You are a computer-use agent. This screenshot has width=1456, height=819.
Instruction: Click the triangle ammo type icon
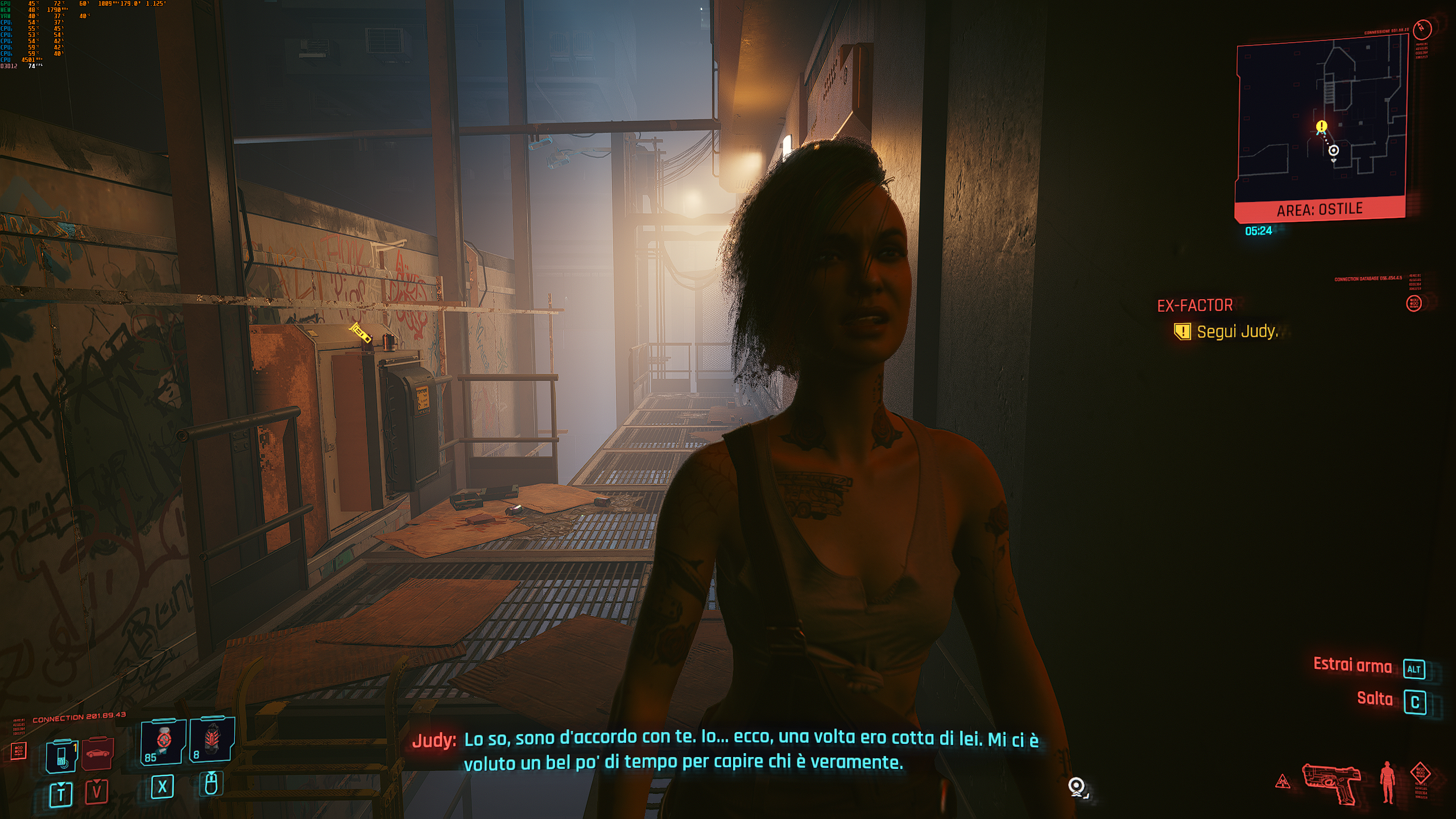point(1283,783)
